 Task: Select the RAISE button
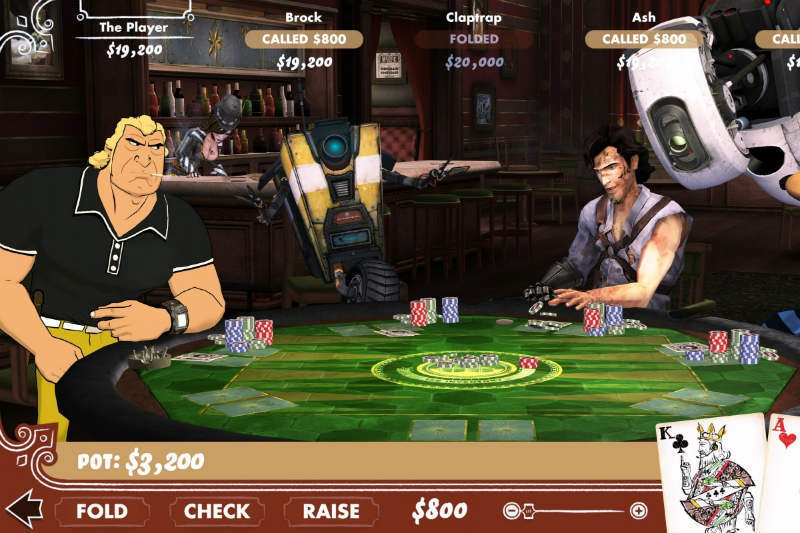point(331,511)
